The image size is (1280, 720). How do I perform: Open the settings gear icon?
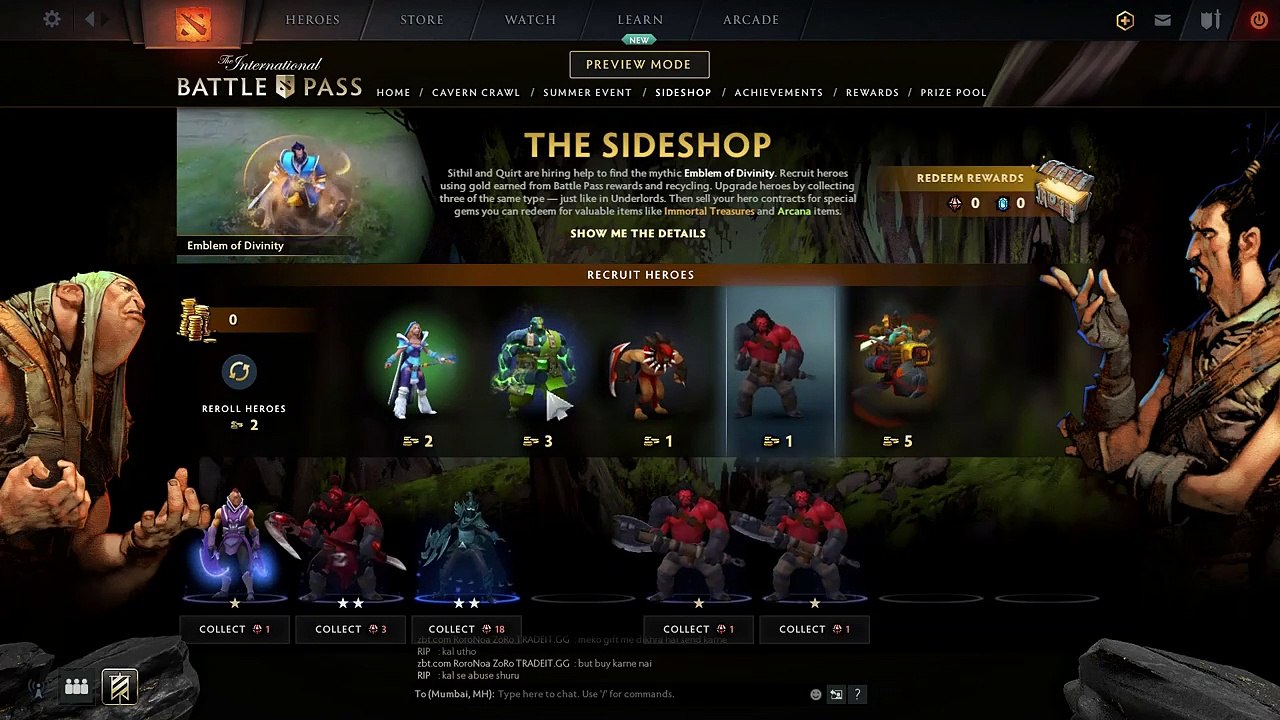tap(52, 19)
